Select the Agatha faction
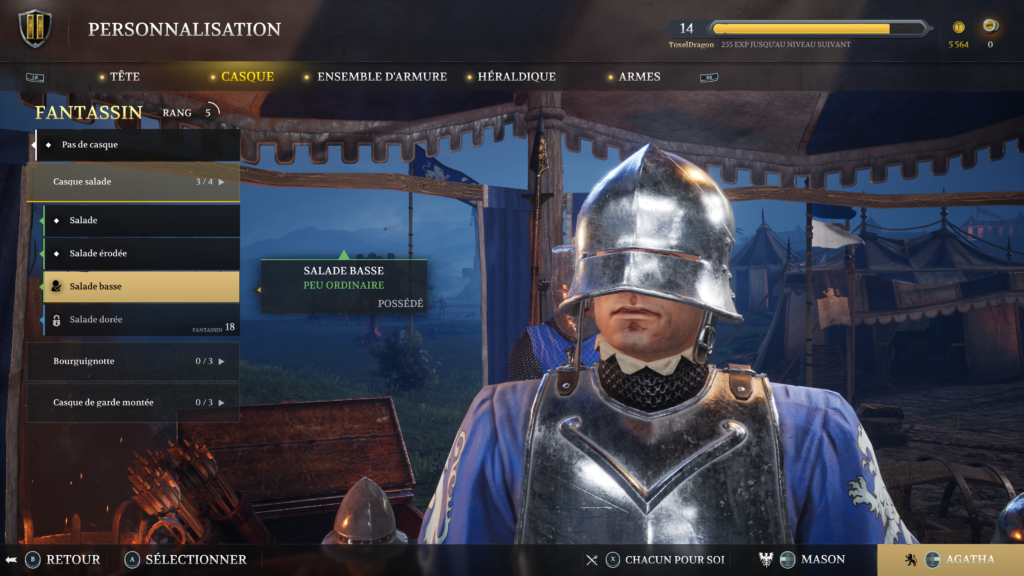The image size is (1024, 576). point(950,559)
